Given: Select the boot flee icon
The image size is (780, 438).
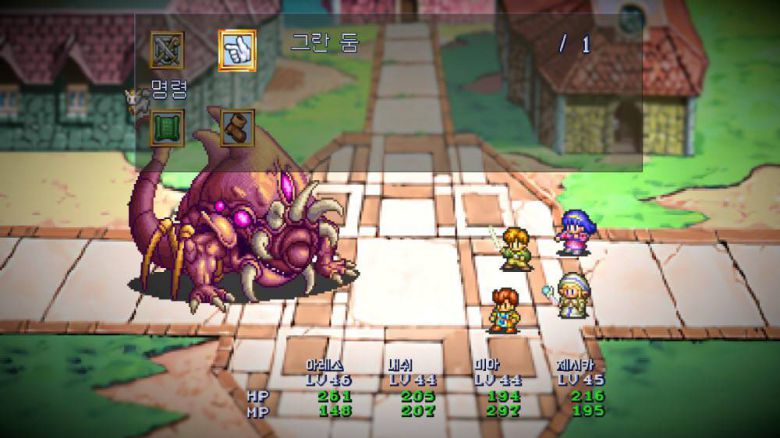Looking at the screenshot, I should 237,128.
